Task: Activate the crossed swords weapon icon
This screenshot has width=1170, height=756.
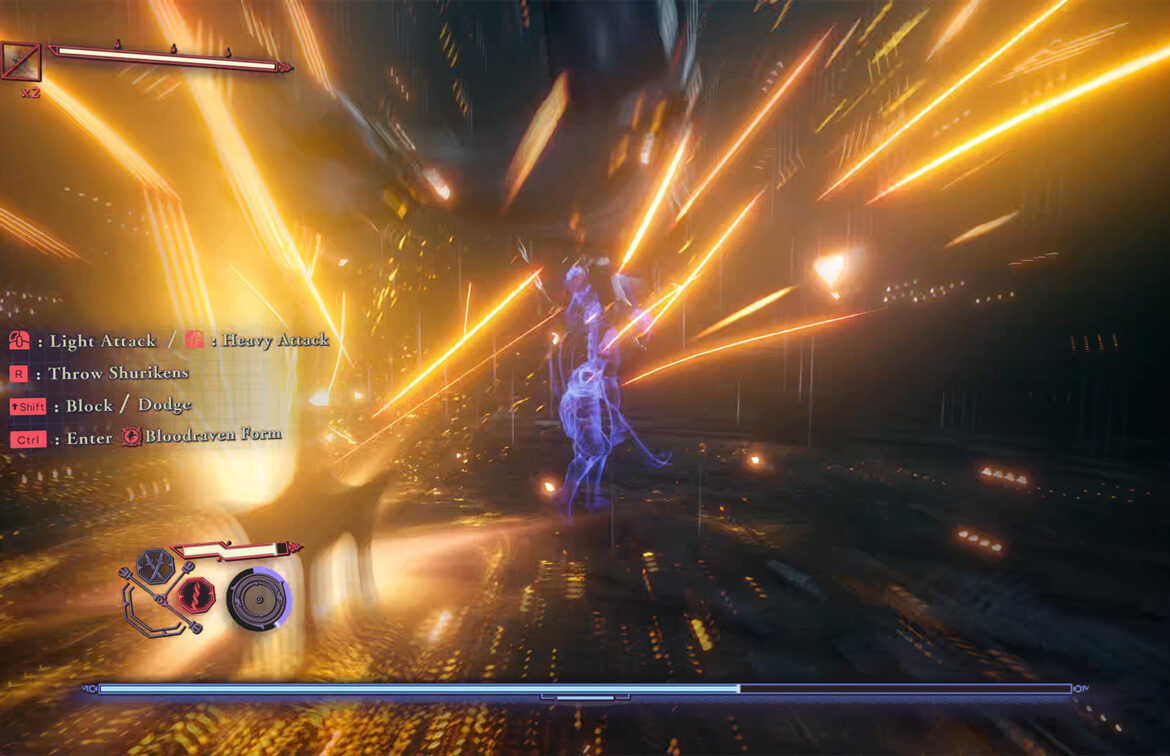Action: pos(155,564)
